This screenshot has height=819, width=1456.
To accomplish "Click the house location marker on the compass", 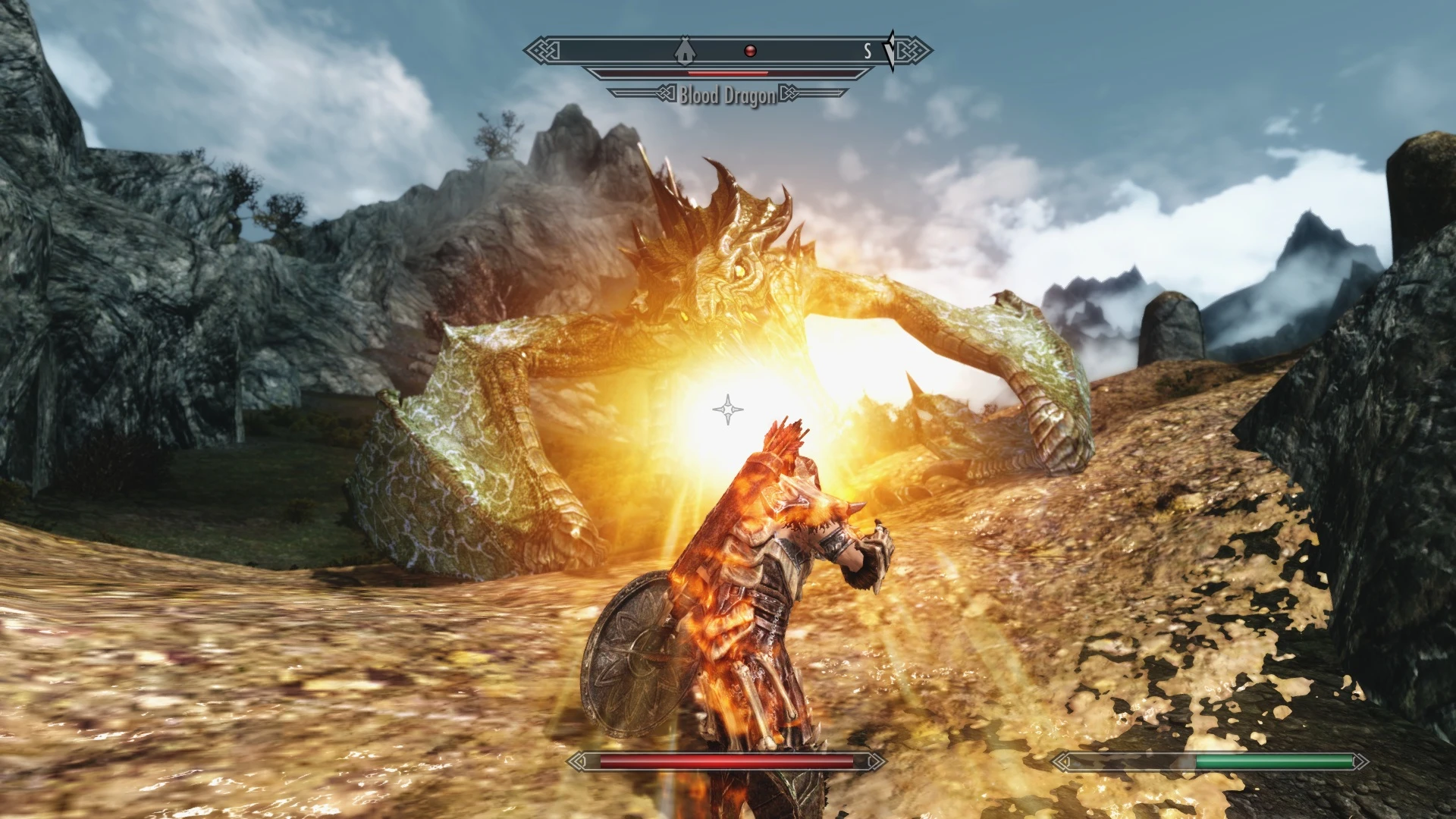I will coord(685,50).
